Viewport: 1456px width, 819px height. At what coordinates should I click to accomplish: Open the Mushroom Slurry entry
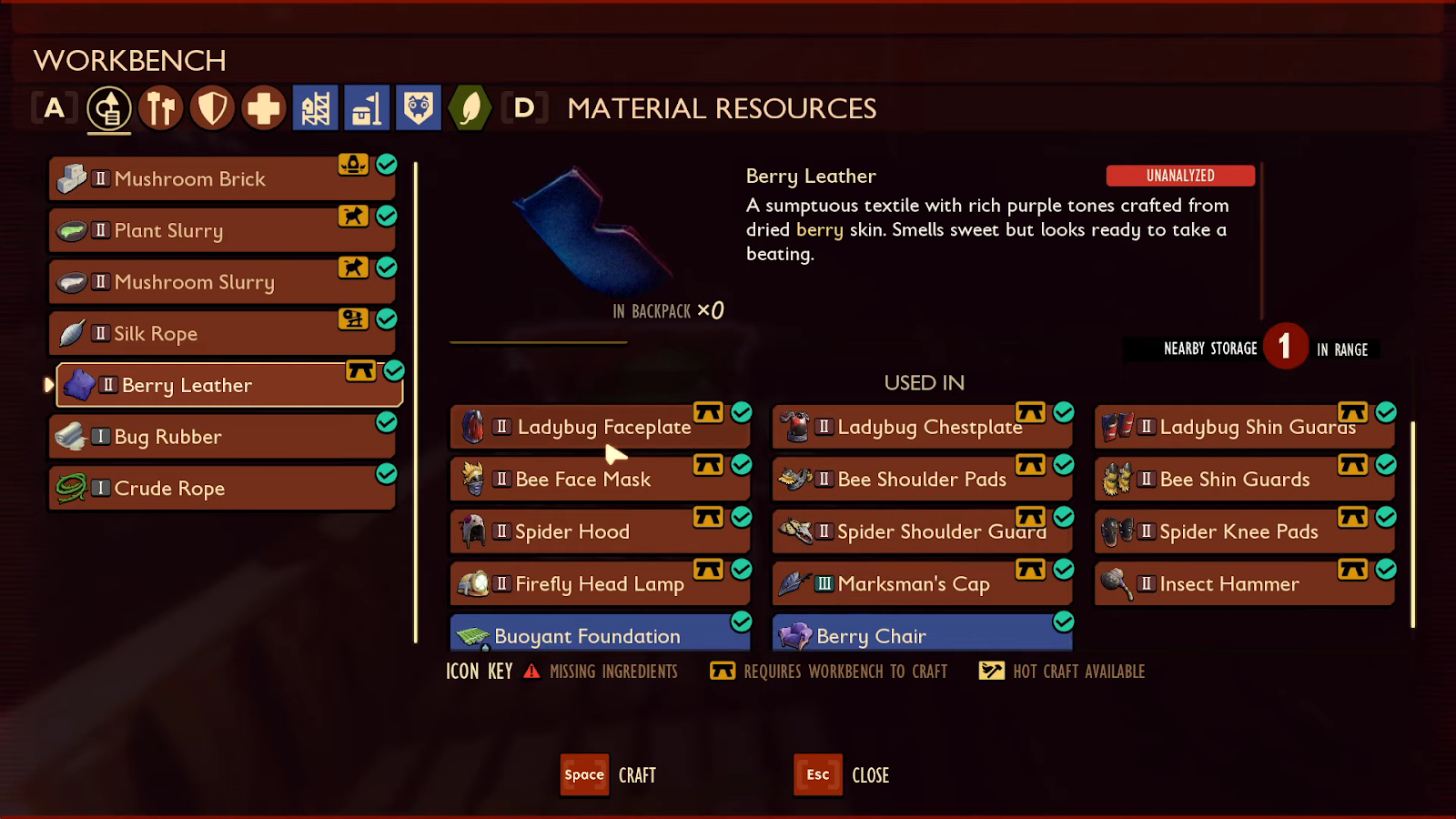(x=221, y=282)
